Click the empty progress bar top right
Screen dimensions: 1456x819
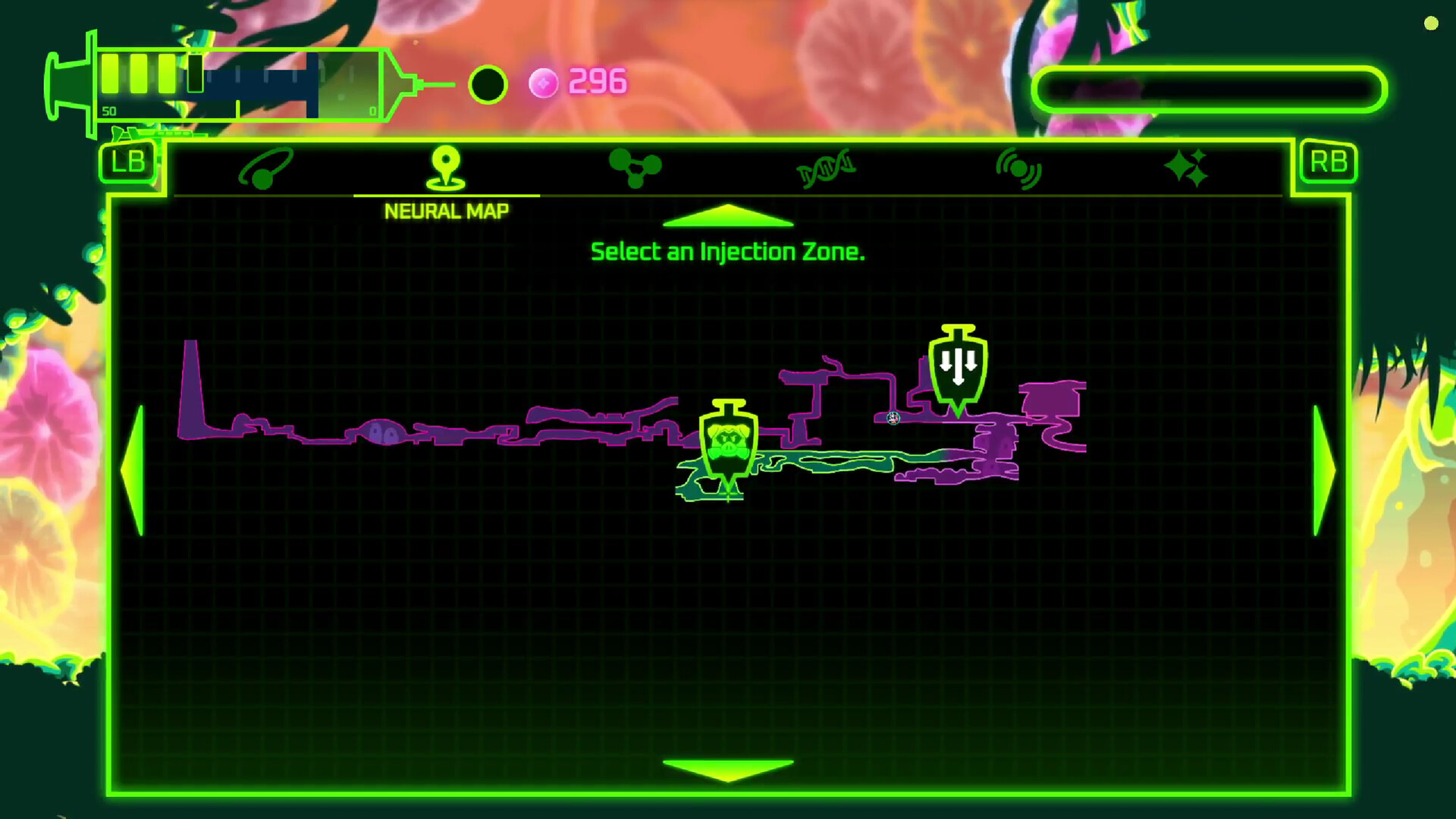[1211, 87]
